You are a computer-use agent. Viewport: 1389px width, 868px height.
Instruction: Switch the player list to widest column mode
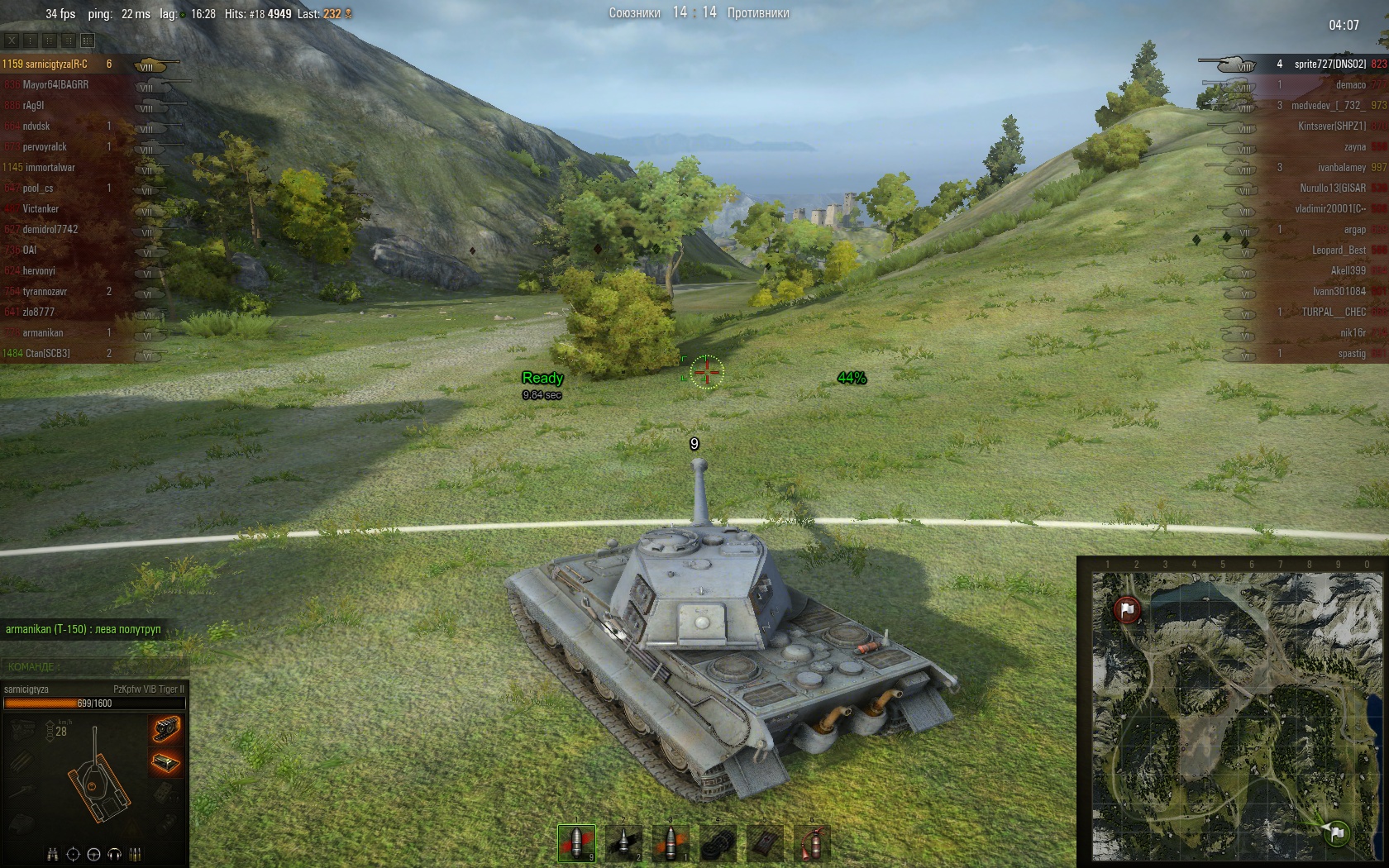pos(88,40)
